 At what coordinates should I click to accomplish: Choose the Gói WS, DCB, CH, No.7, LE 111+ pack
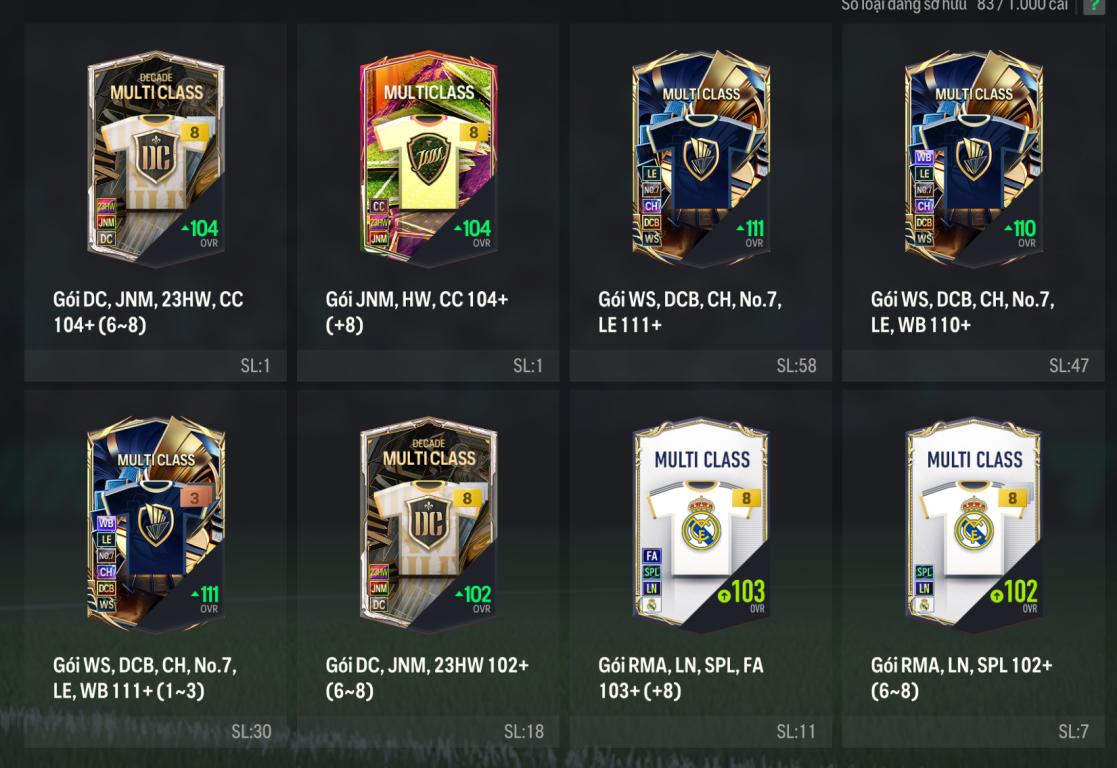coord(701,160)
